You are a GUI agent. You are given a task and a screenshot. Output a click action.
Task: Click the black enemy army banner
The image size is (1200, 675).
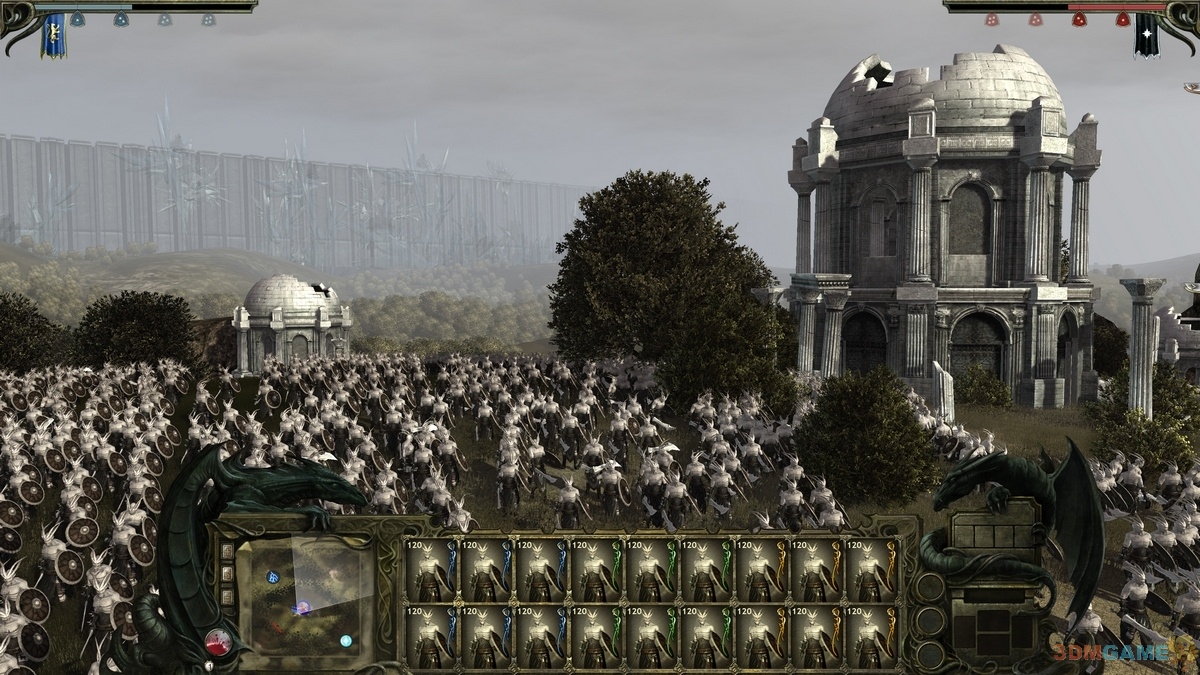pos(1146,34)
